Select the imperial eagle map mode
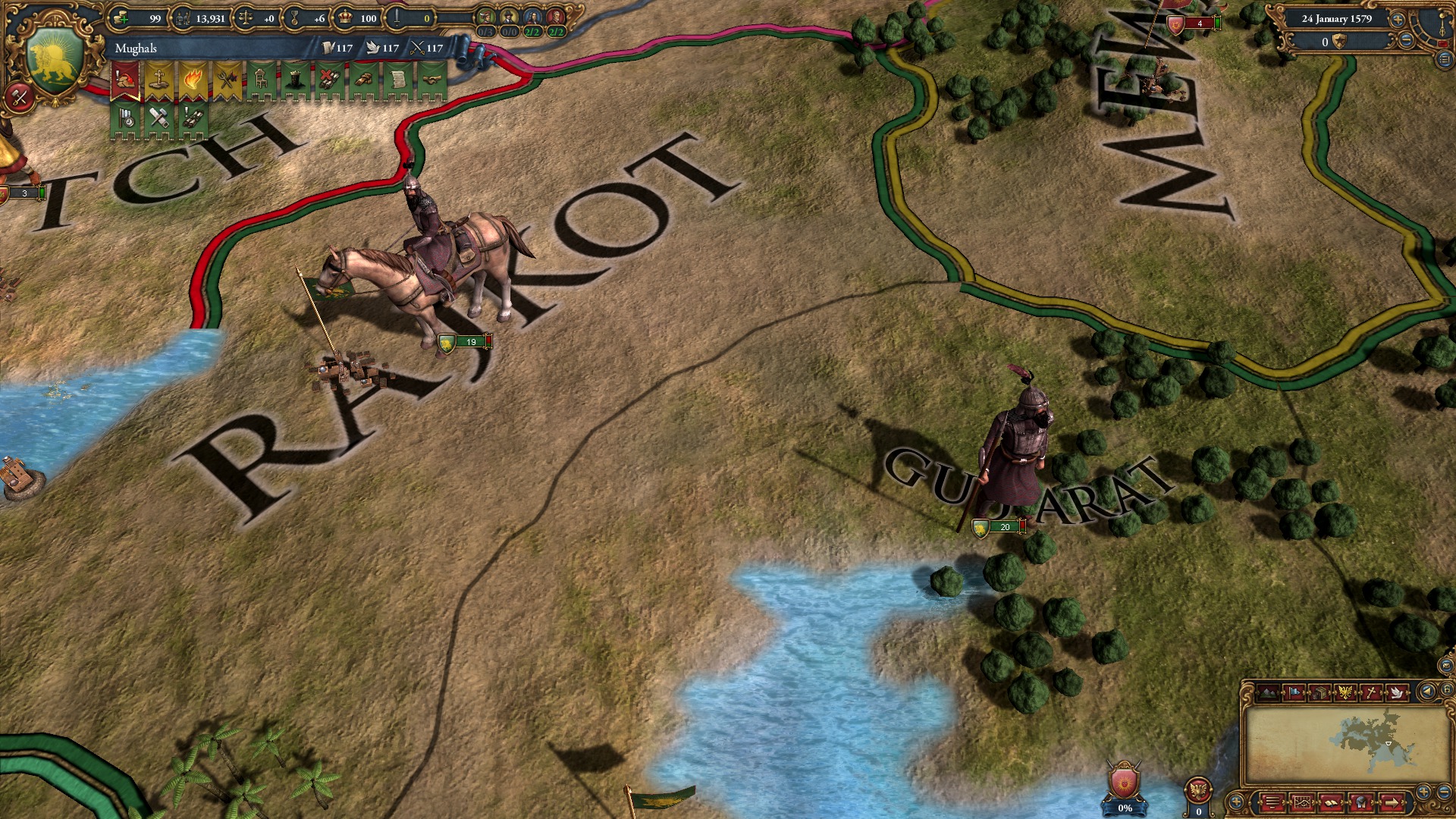This screenshot has height=819, width=1456. (x=1345, y=692)
